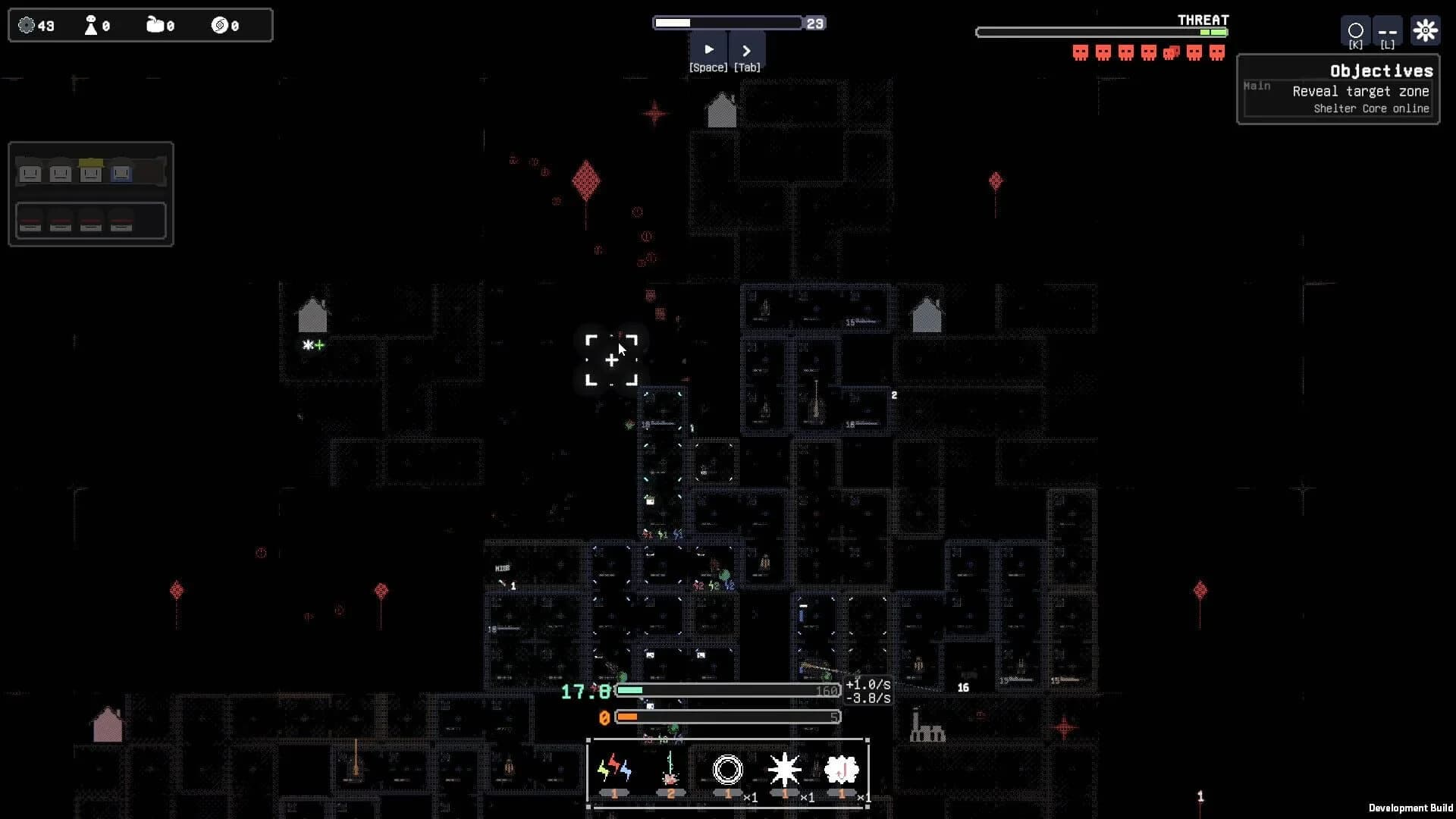
Task: Select the blue unit portrait in squad panel
Action: [x=121, y=172]
